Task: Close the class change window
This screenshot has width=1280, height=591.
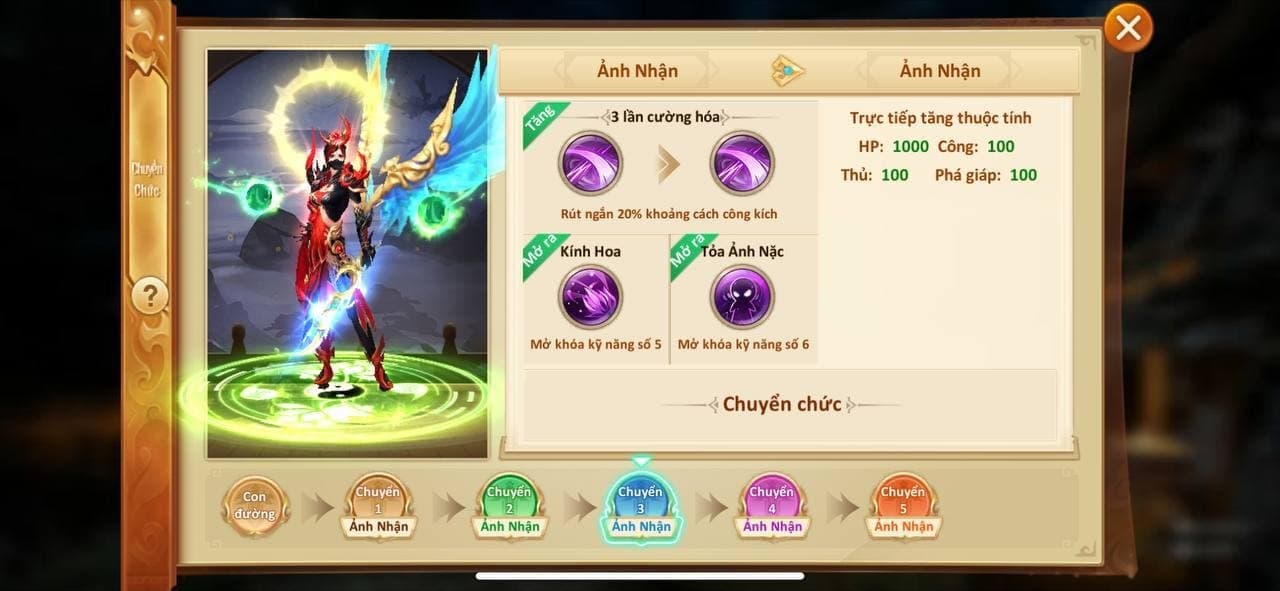Action: [1128, 29]
